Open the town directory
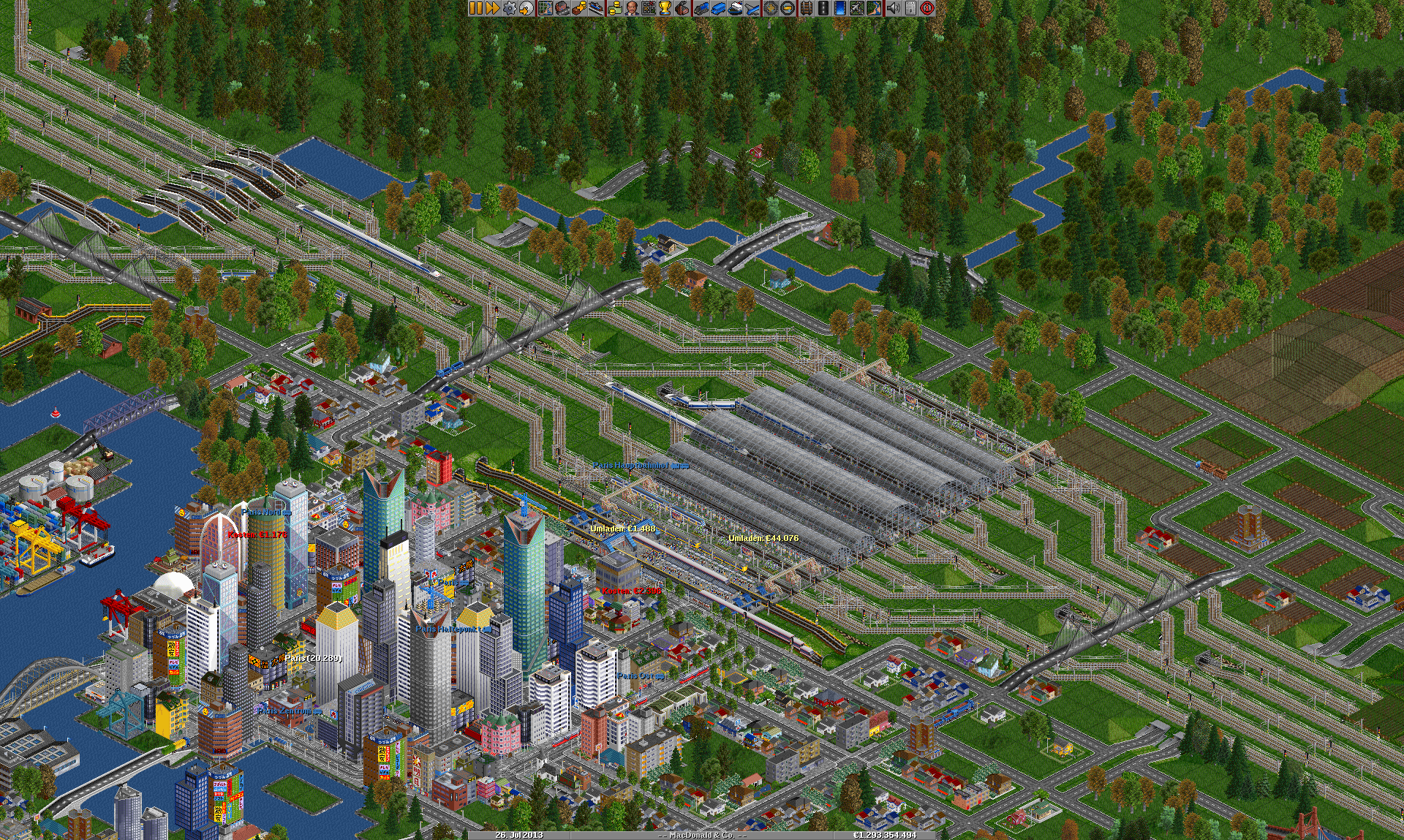The width and height of the screenshot is (1404, 840). (562, 8)
